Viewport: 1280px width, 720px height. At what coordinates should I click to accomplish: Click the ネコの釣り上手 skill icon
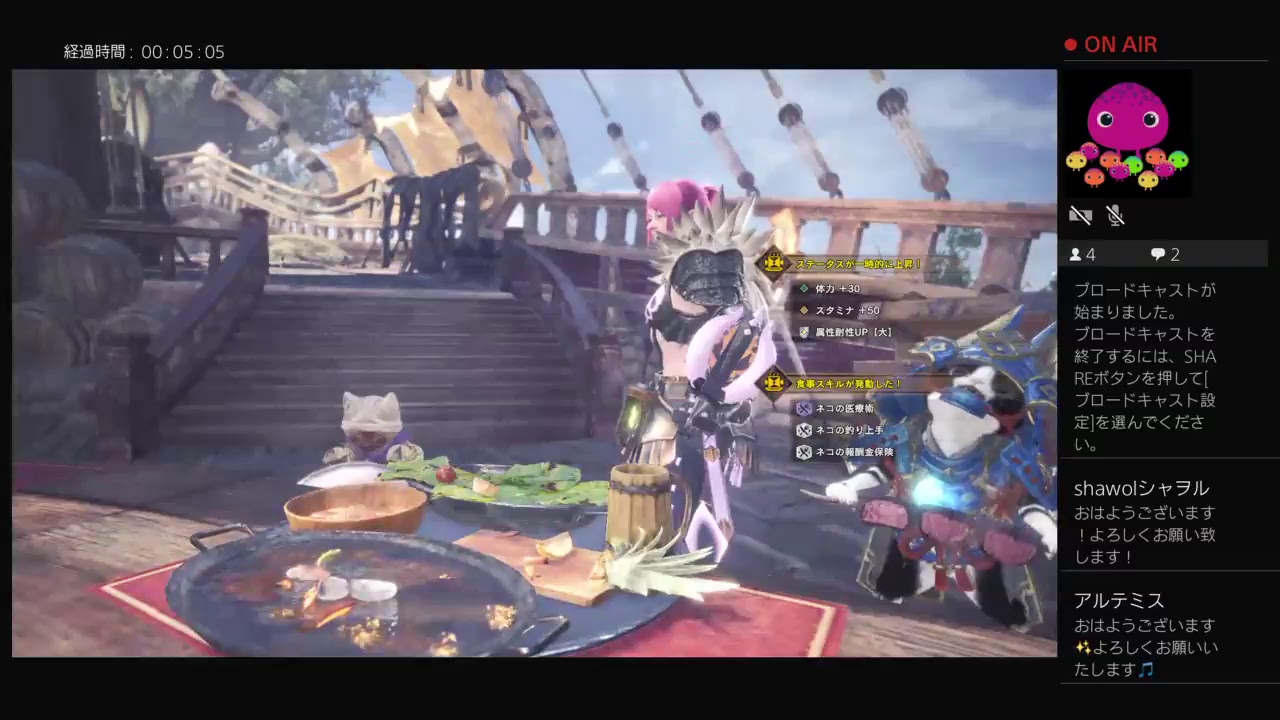point(803,428)
